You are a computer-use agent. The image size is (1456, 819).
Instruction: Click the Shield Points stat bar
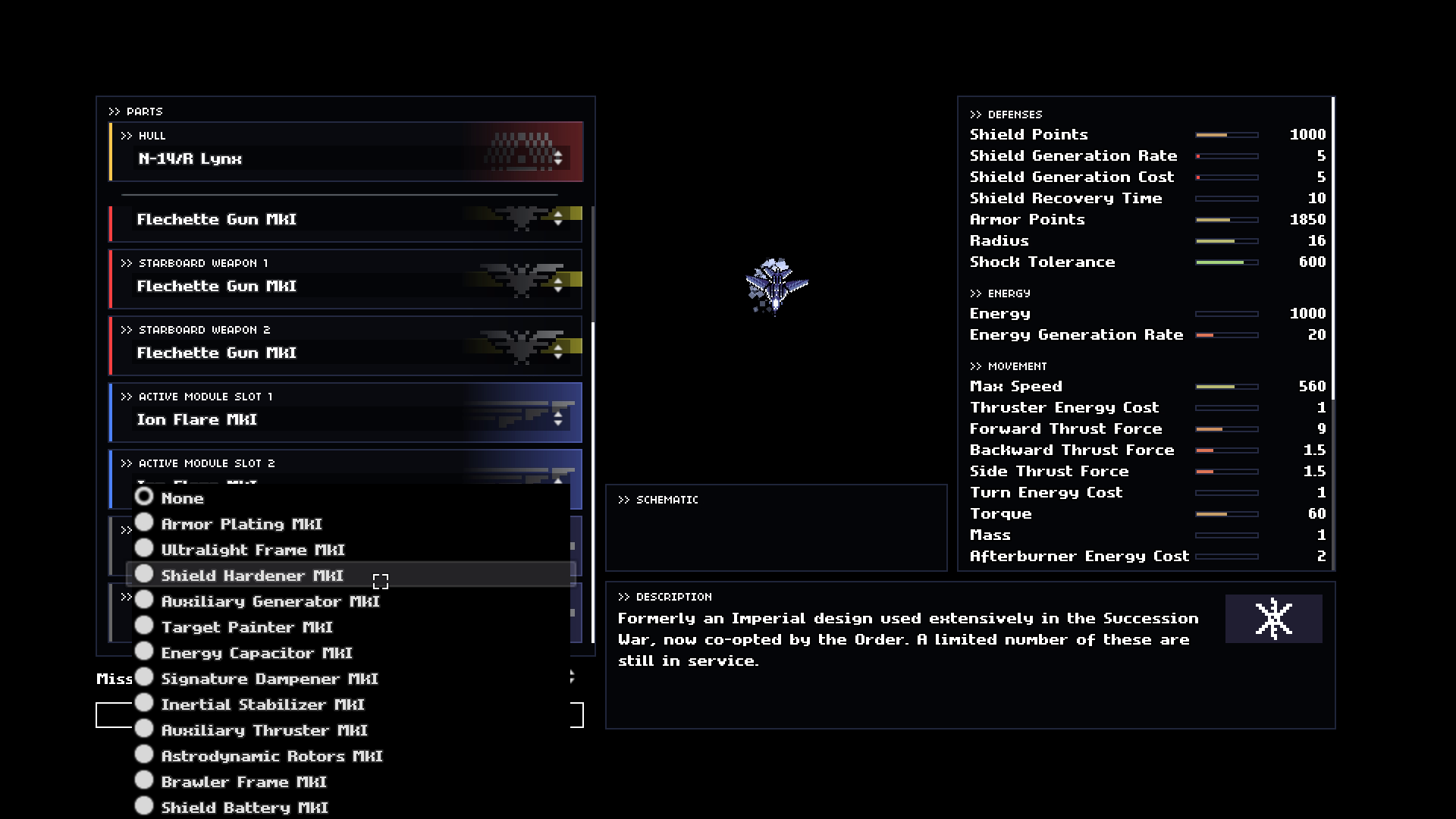[1226, 134]
